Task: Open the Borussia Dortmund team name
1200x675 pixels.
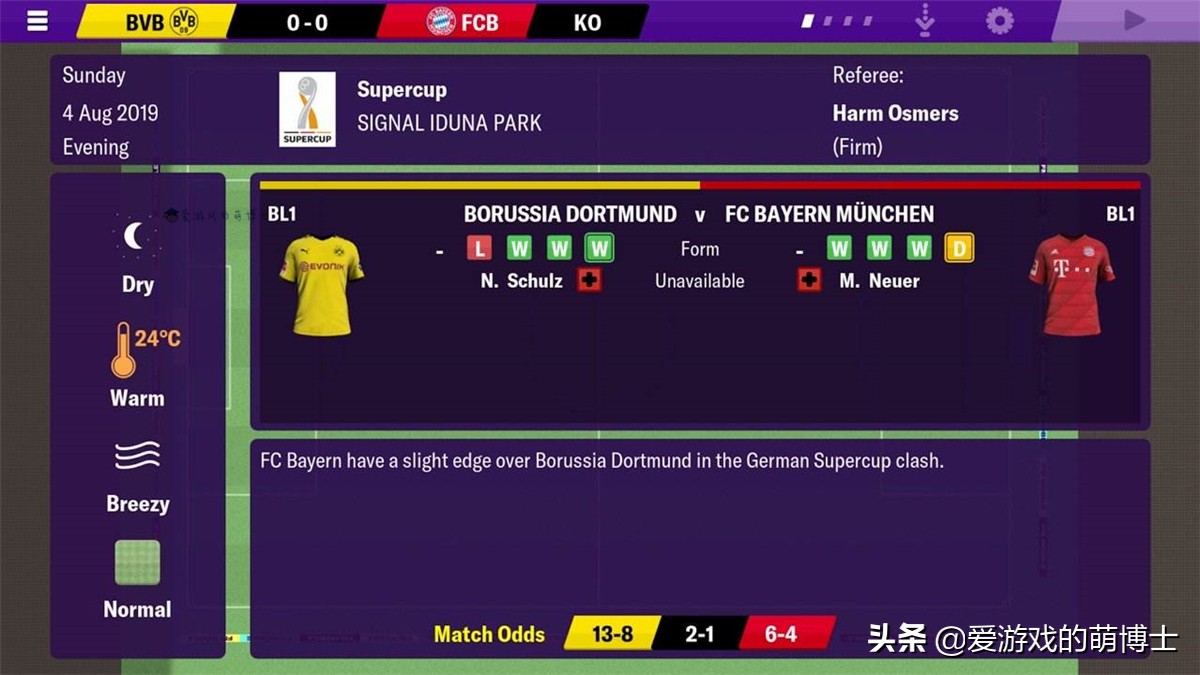Action: (x=570, y=214)
